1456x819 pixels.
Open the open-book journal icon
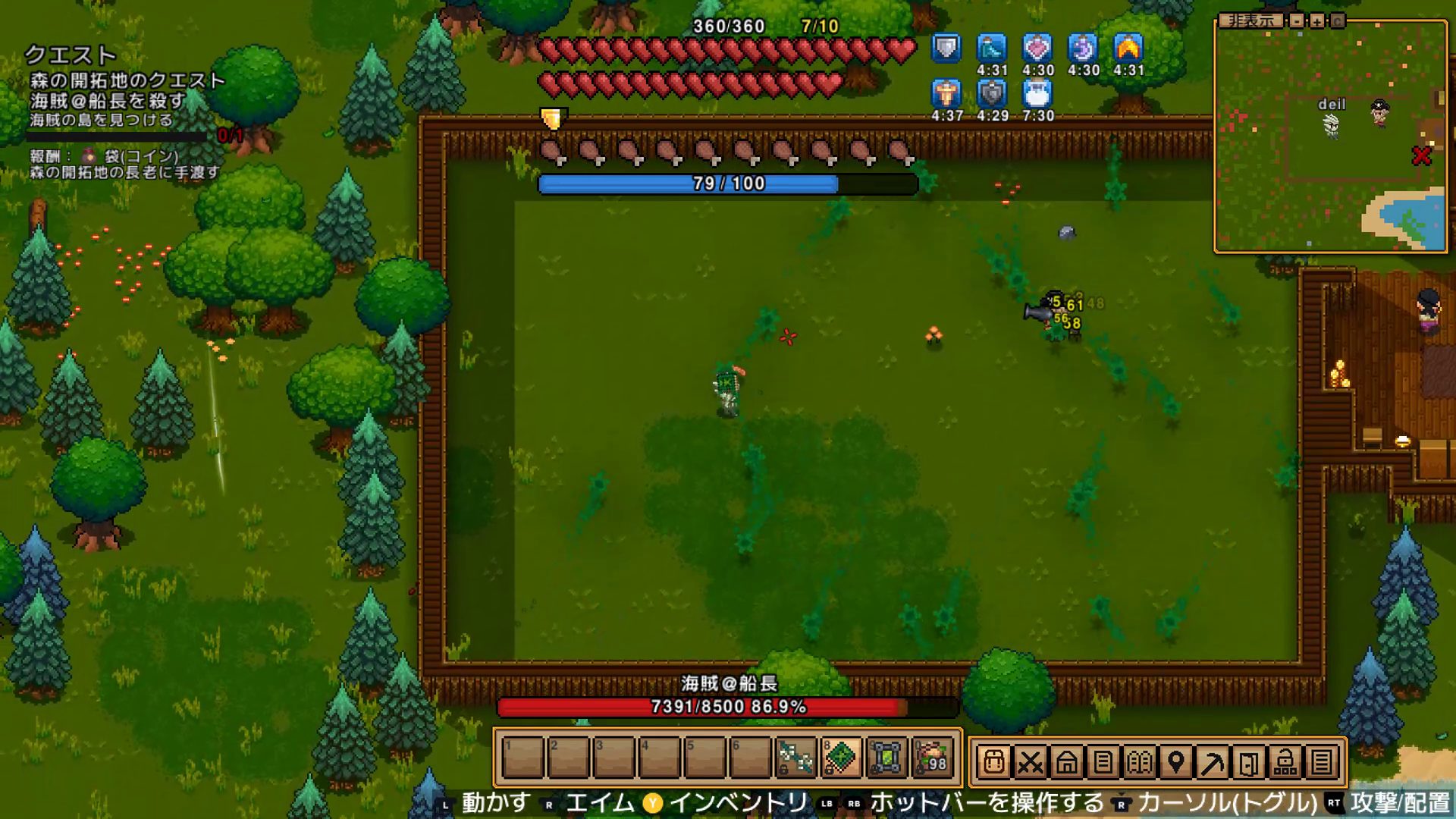(1139, 761)
